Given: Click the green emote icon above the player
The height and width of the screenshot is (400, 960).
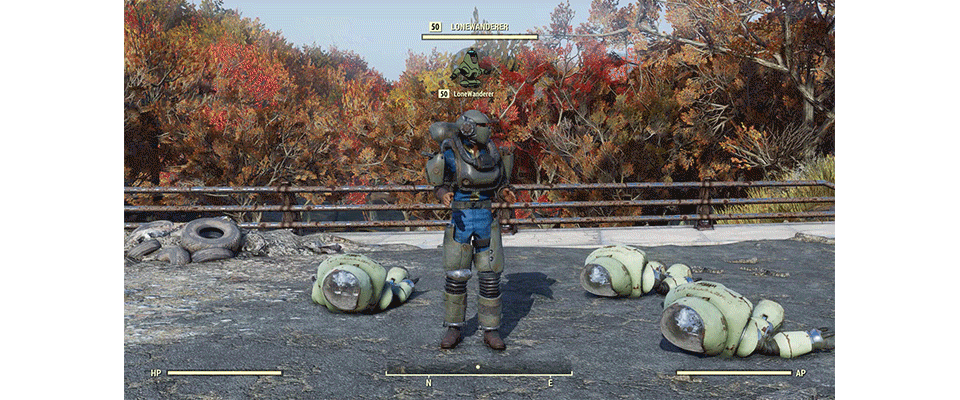Looking at the screenshot, I should [x=466, y=67].
